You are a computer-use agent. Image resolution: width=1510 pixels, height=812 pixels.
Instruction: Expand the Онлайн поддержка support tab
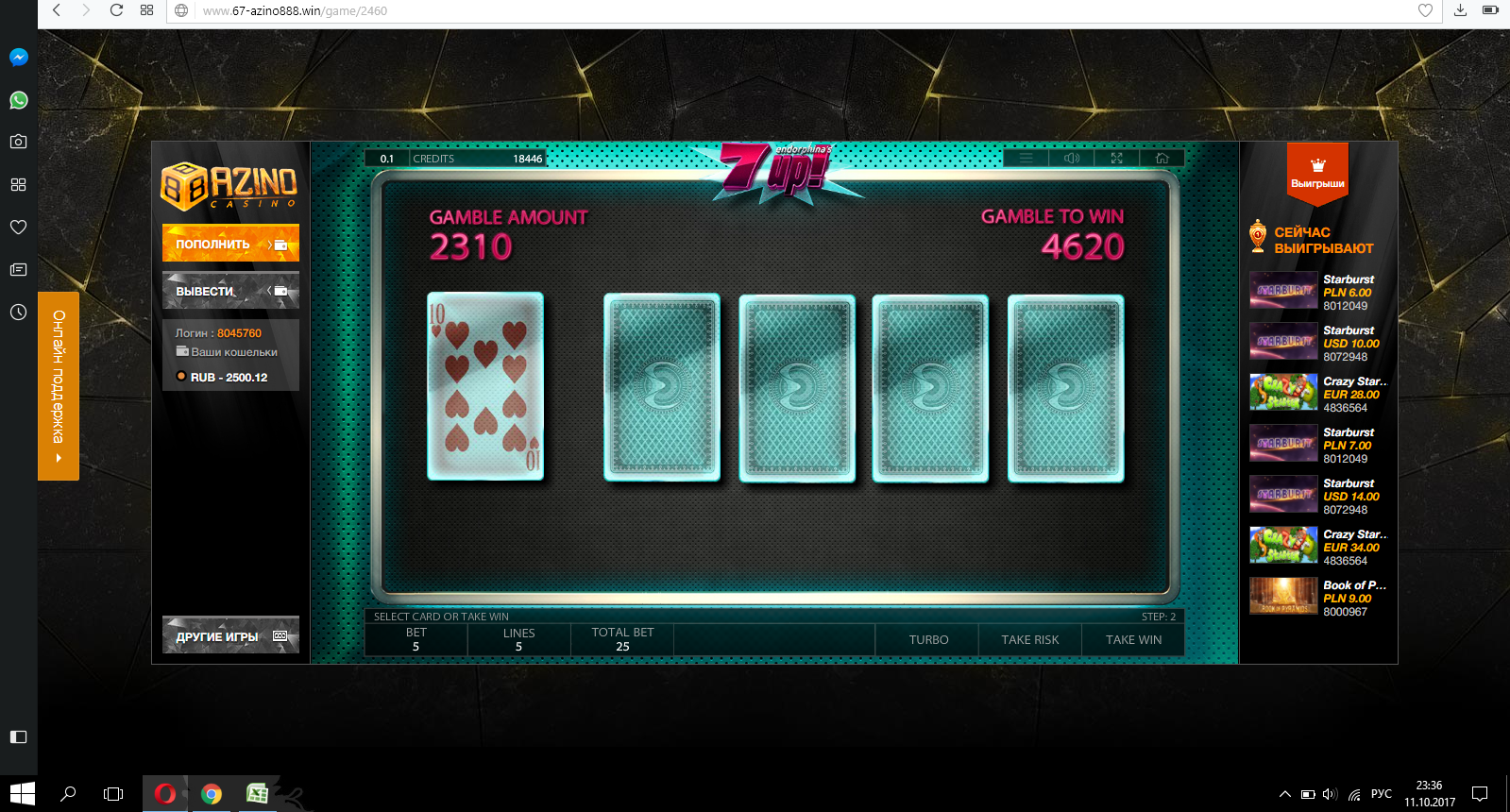59,385
